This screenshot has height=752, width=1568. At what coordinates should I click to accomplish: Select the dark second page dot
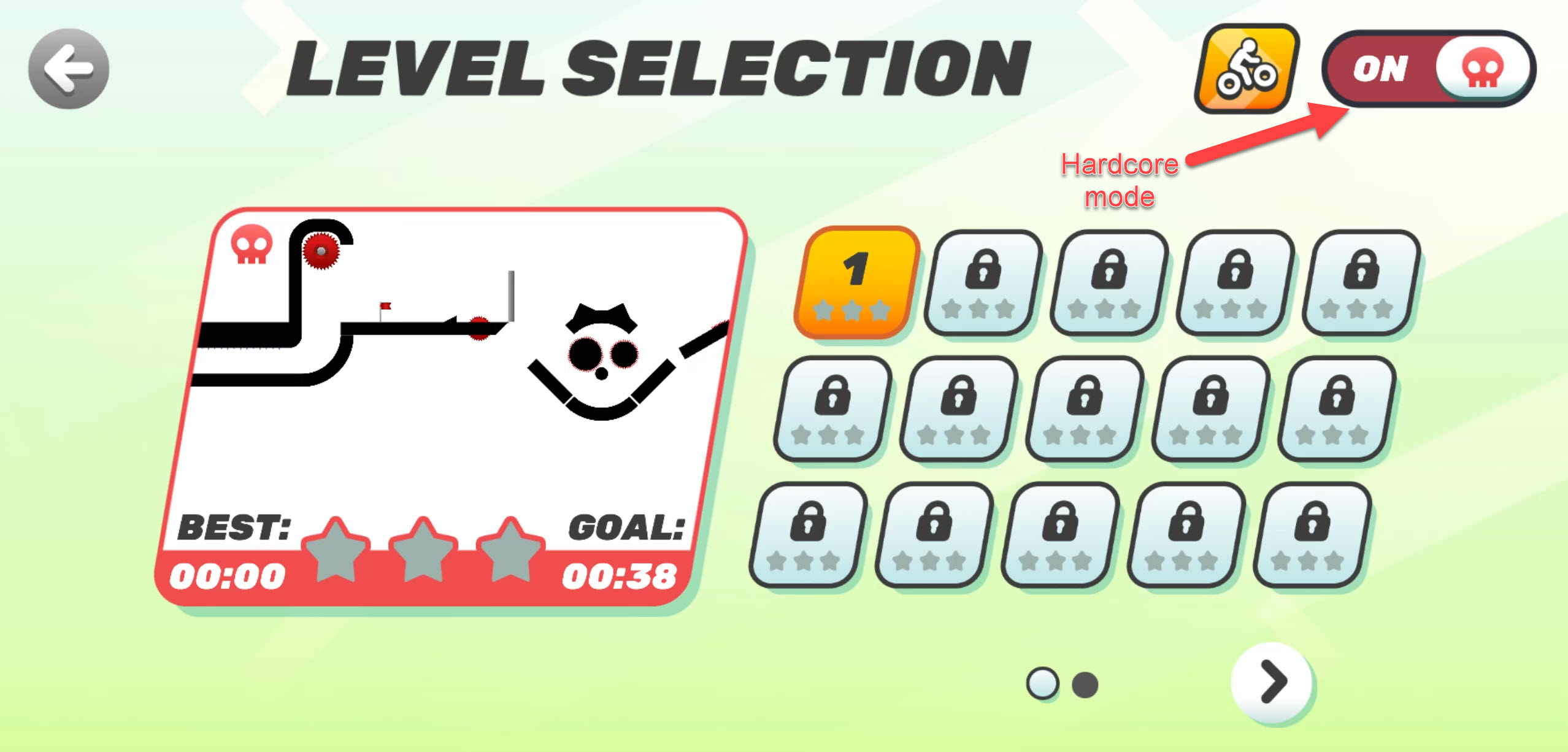point(1085,685)
